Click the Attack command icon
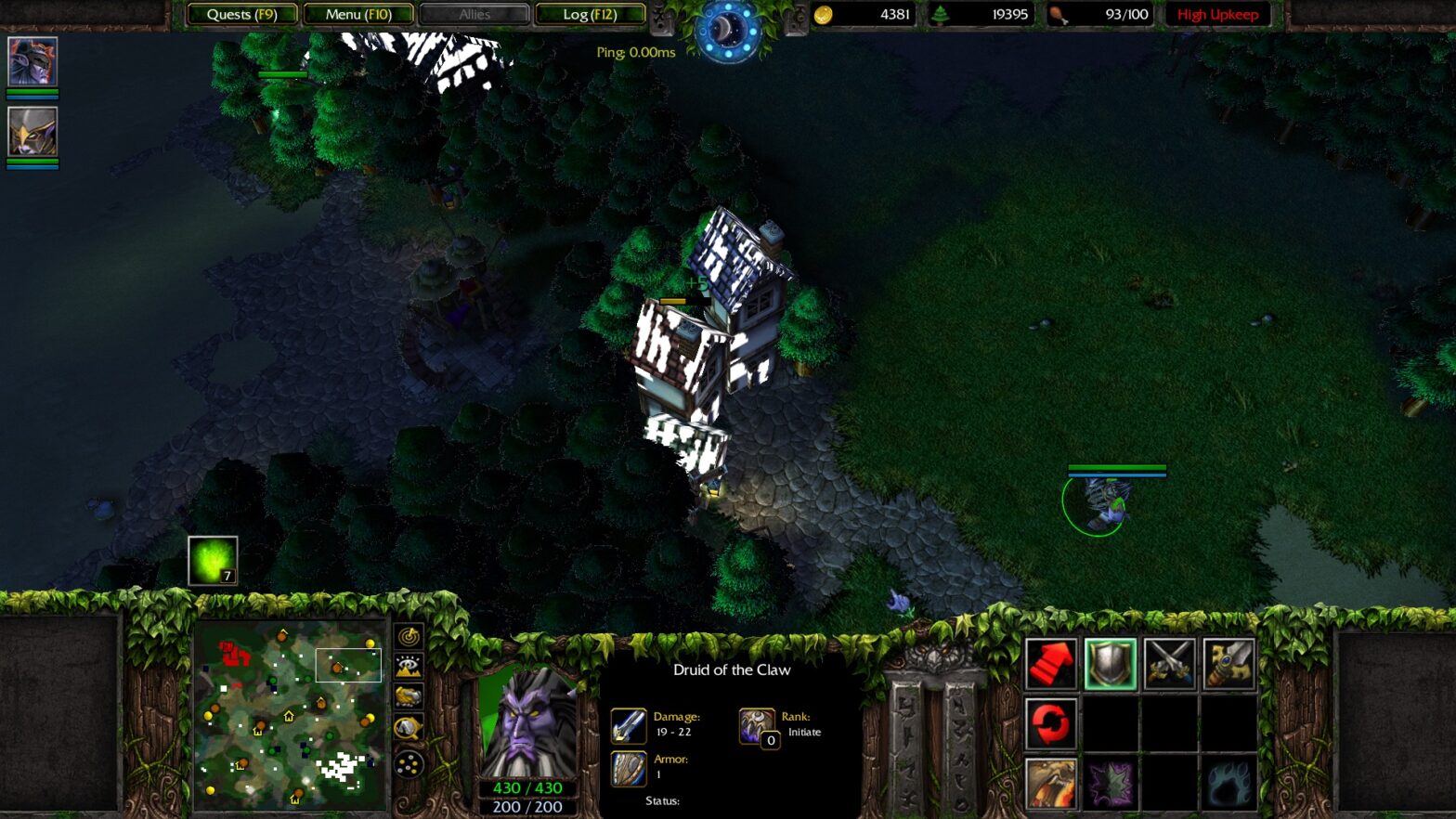1456x819 pixels. 1171,662
